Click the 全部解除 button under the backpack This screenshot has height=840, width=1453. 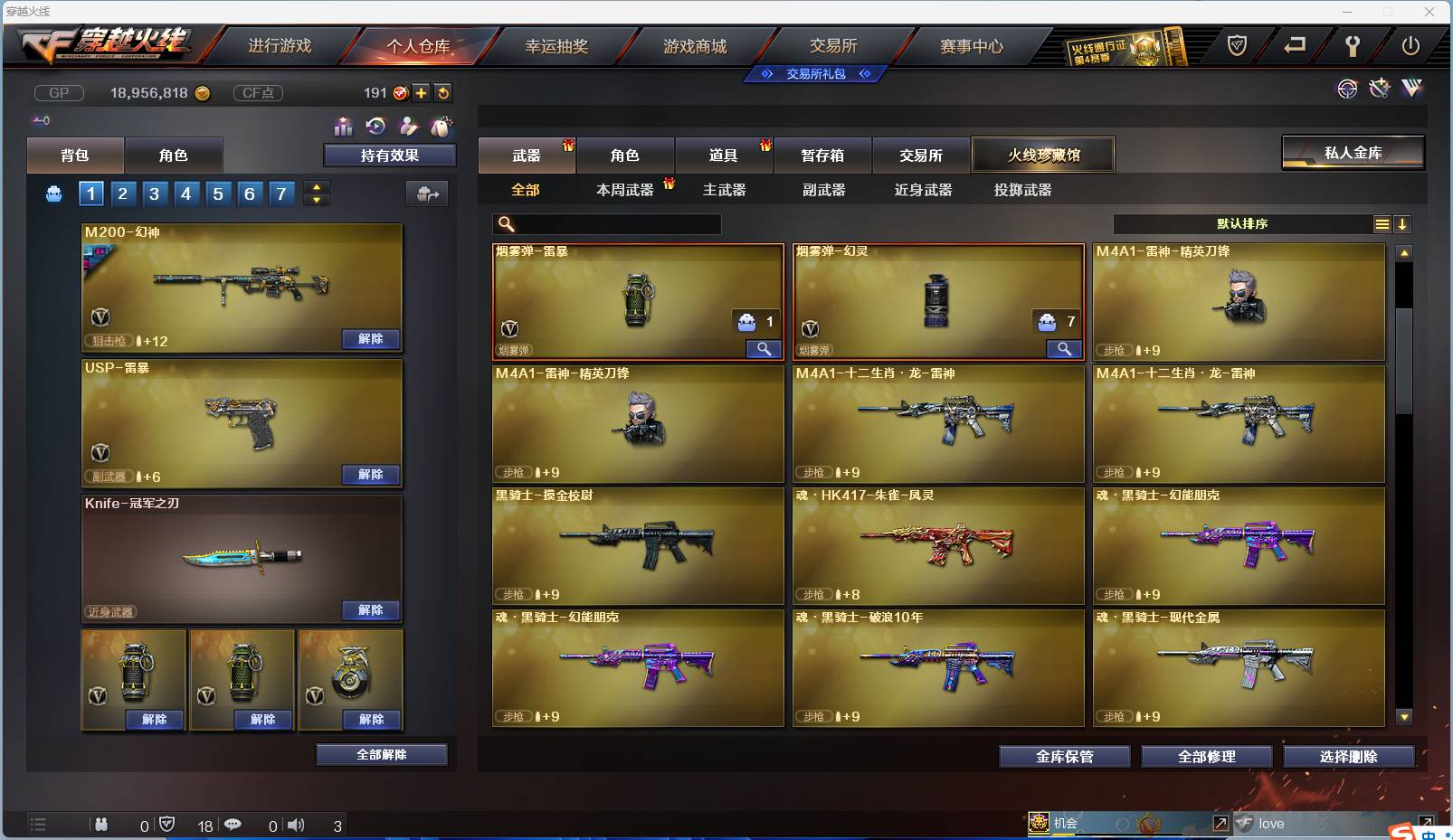380,754
